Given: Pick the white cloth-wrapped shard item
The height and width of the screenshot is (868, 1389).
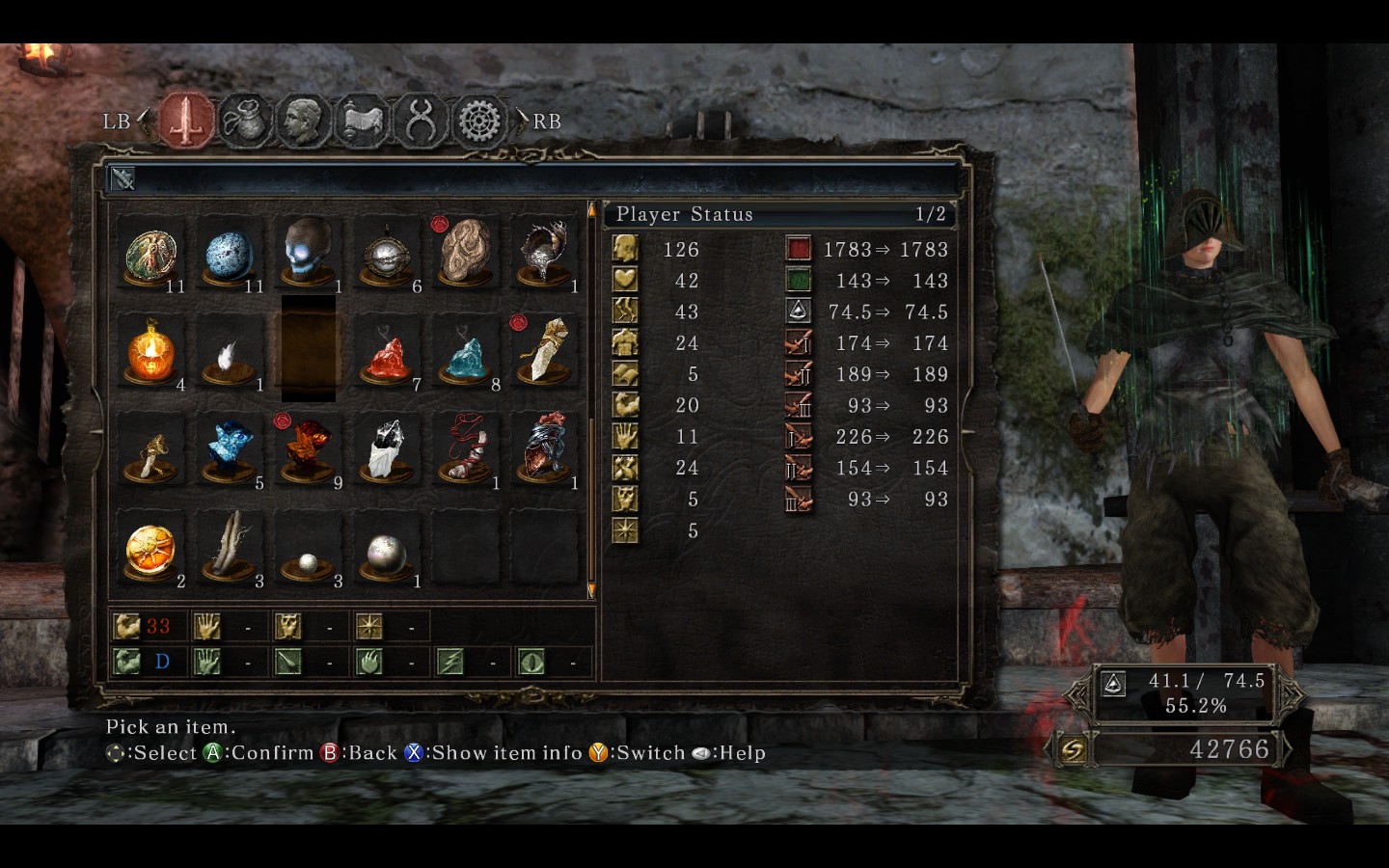Looking at the screenshot, I should point(387,449).
